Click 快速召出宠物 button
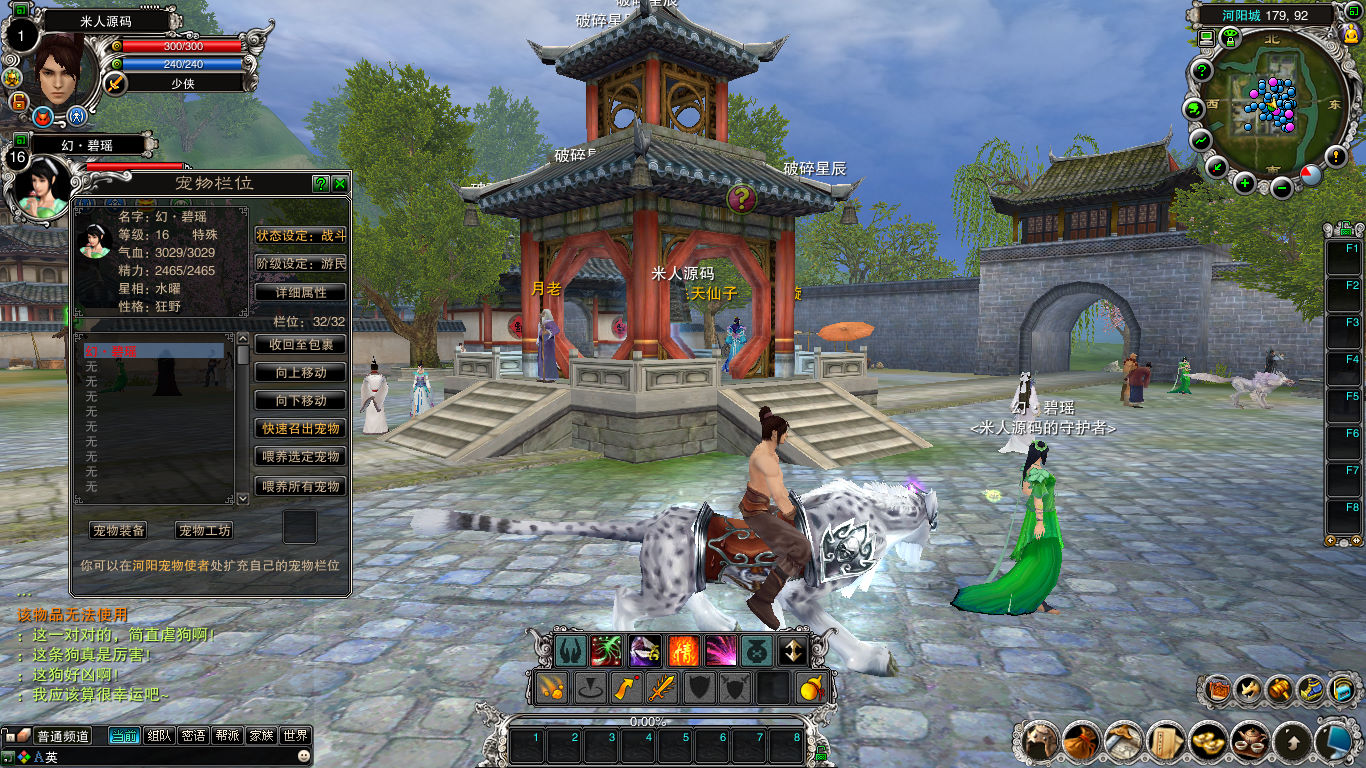The image size is (1366, 768). 301,429
